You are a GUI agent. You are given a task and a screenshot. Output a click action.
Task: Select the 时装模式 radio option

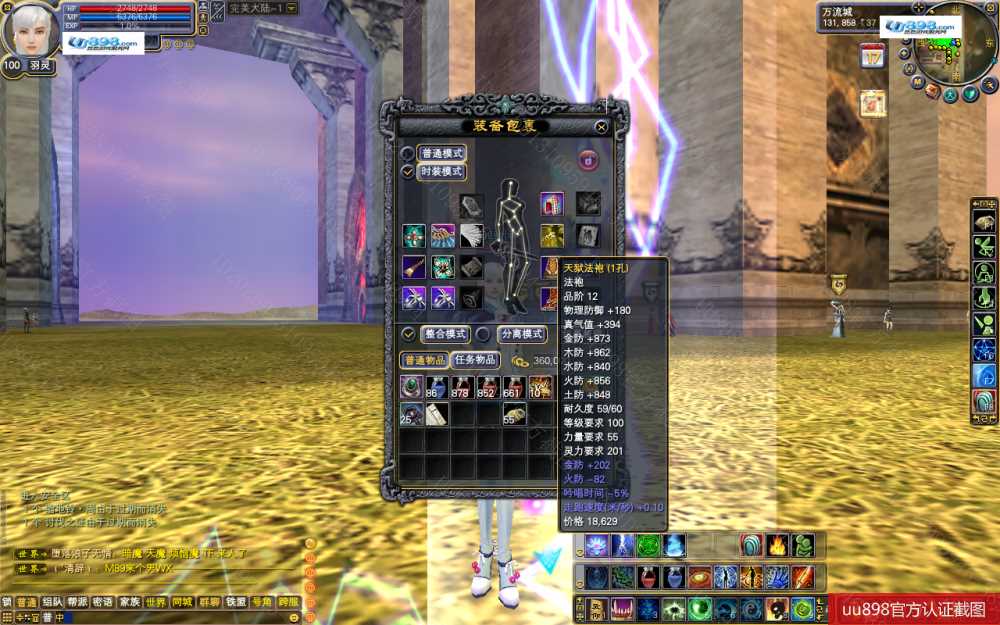pyautogui.click(x=408, y=172)
